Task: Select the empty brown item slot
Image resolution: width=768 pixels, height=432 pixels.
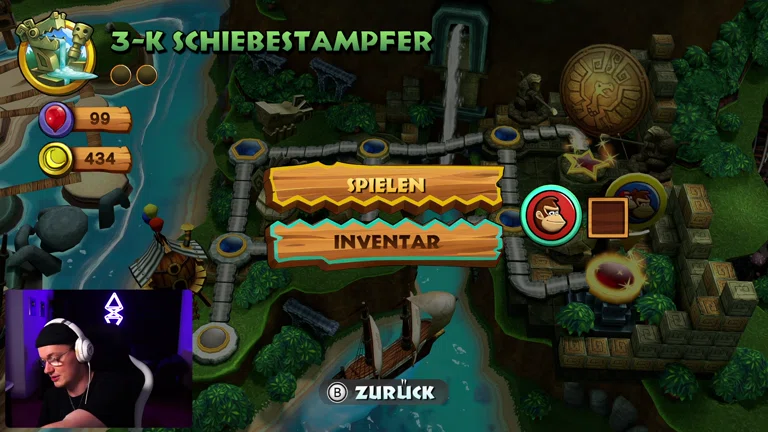Action: pos(607,217)
